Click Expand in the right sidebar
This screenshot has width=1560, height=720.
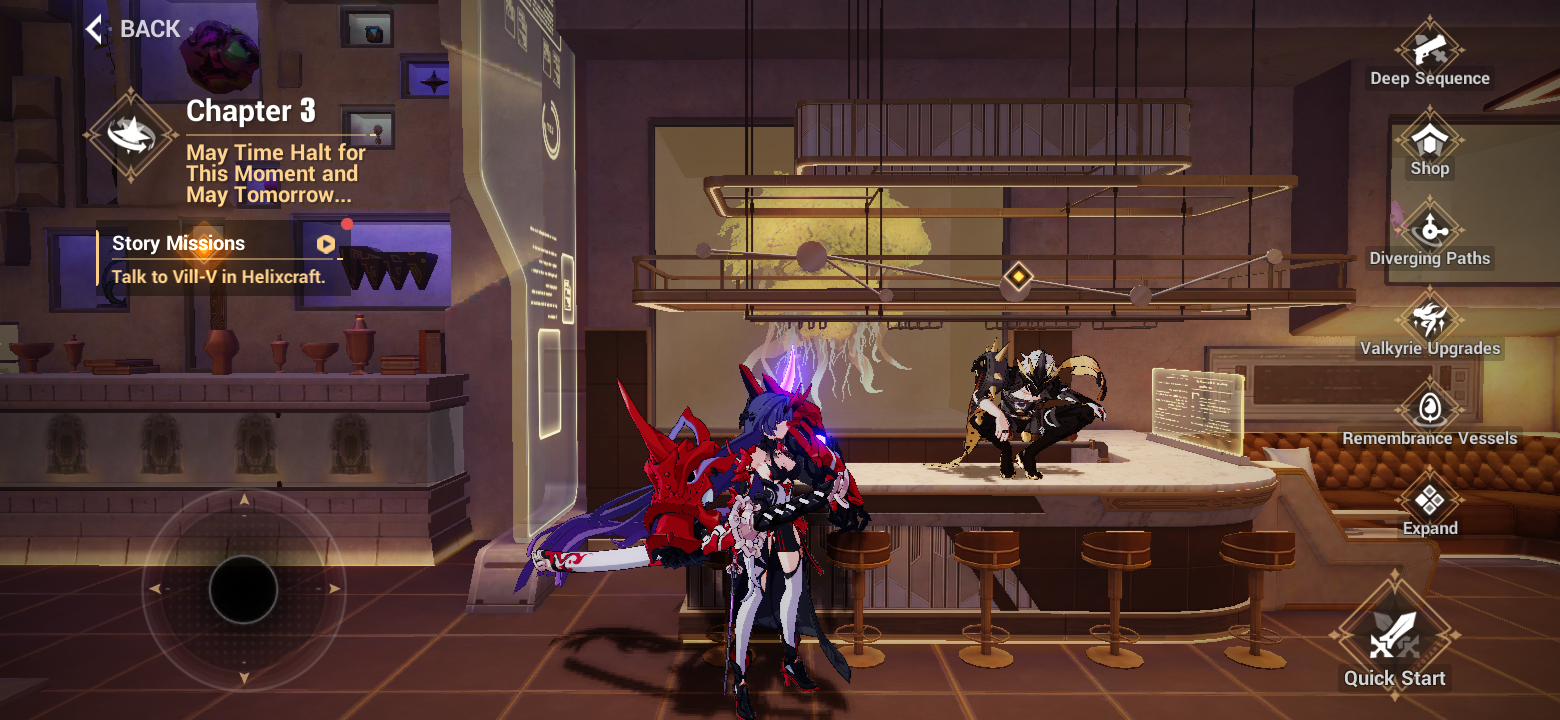click(x=1429, y=498)
